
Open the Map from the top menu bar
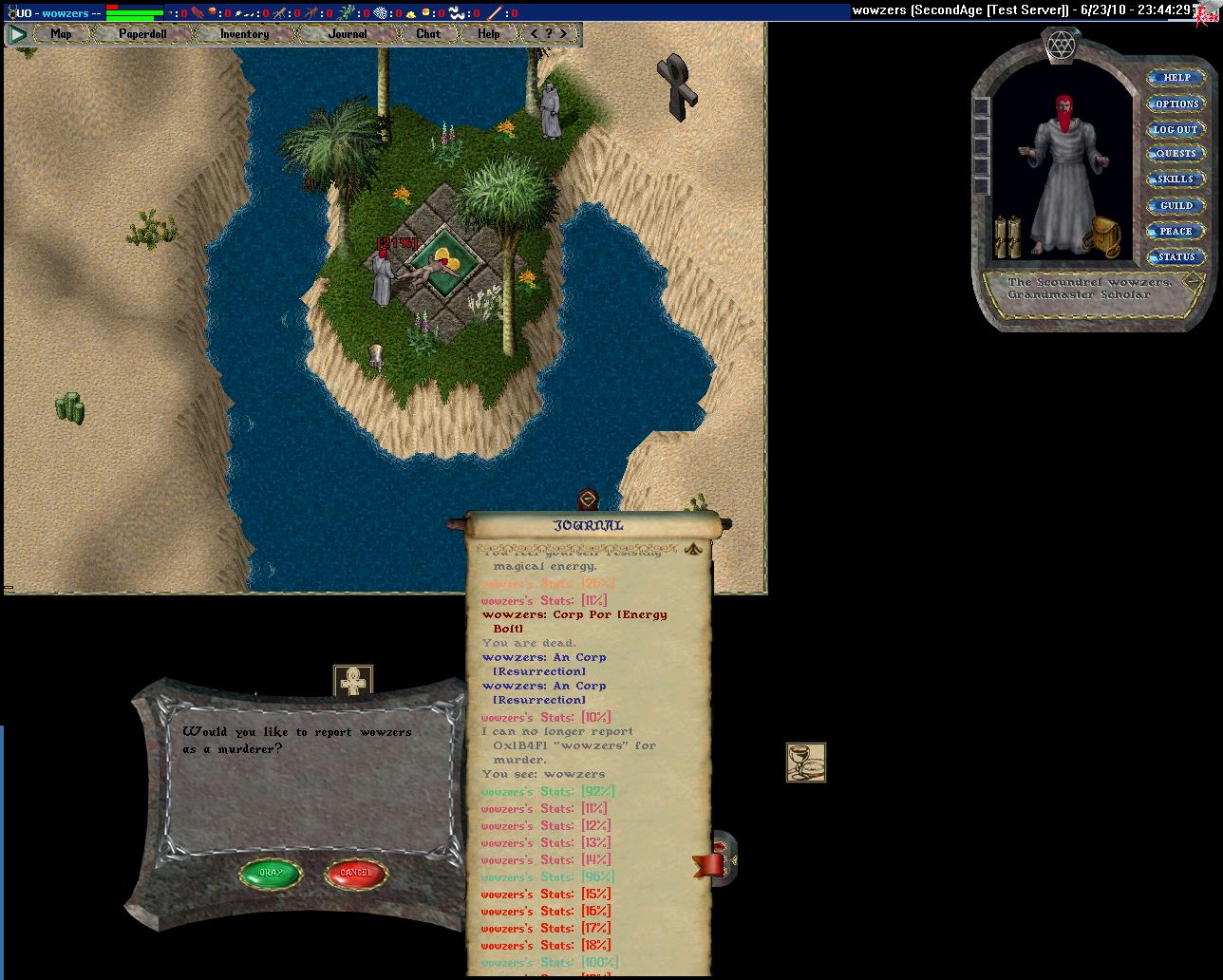62,34
